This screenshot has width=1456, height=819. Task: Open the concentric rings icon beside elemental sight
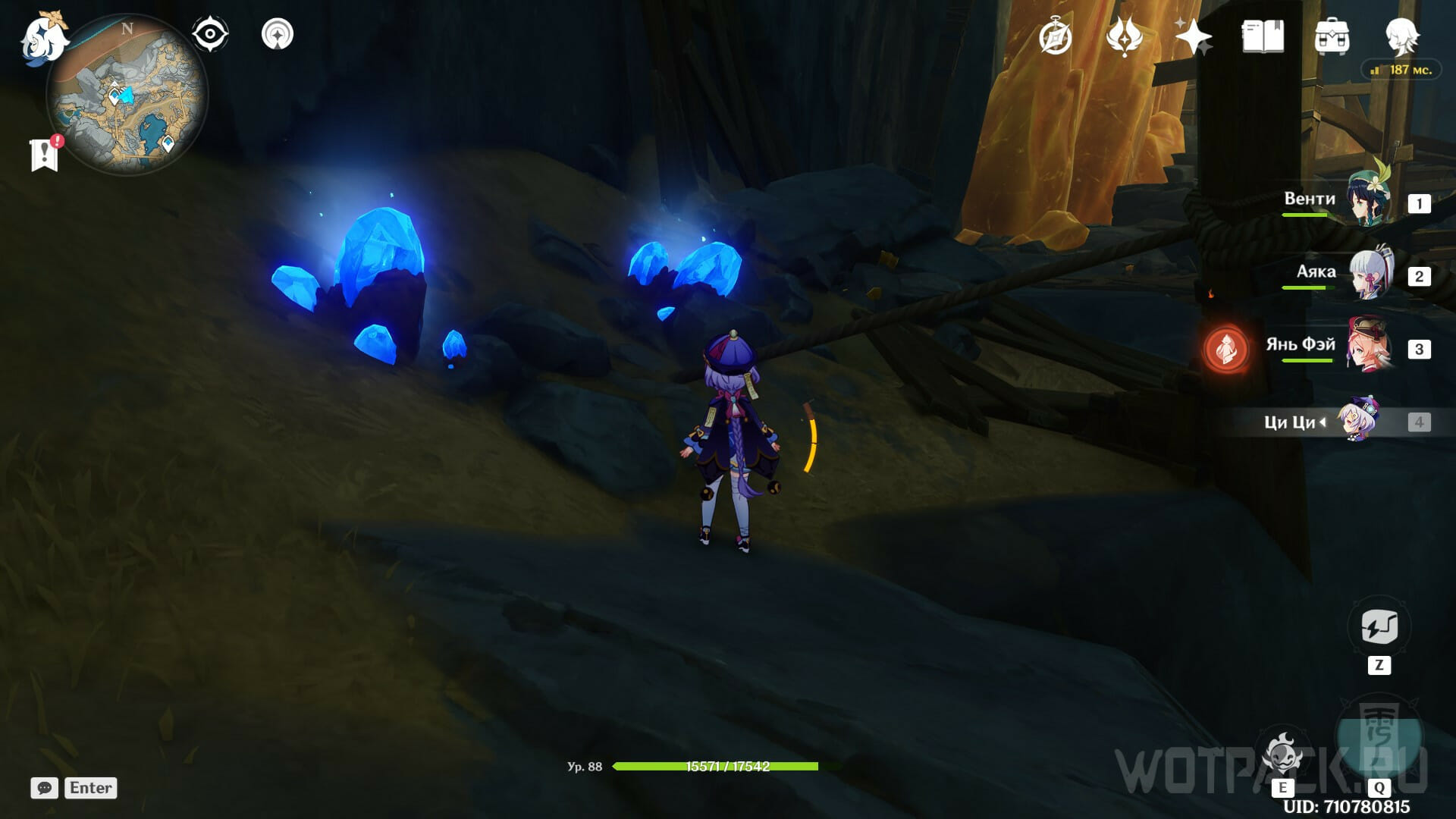(x=278, y=34)
